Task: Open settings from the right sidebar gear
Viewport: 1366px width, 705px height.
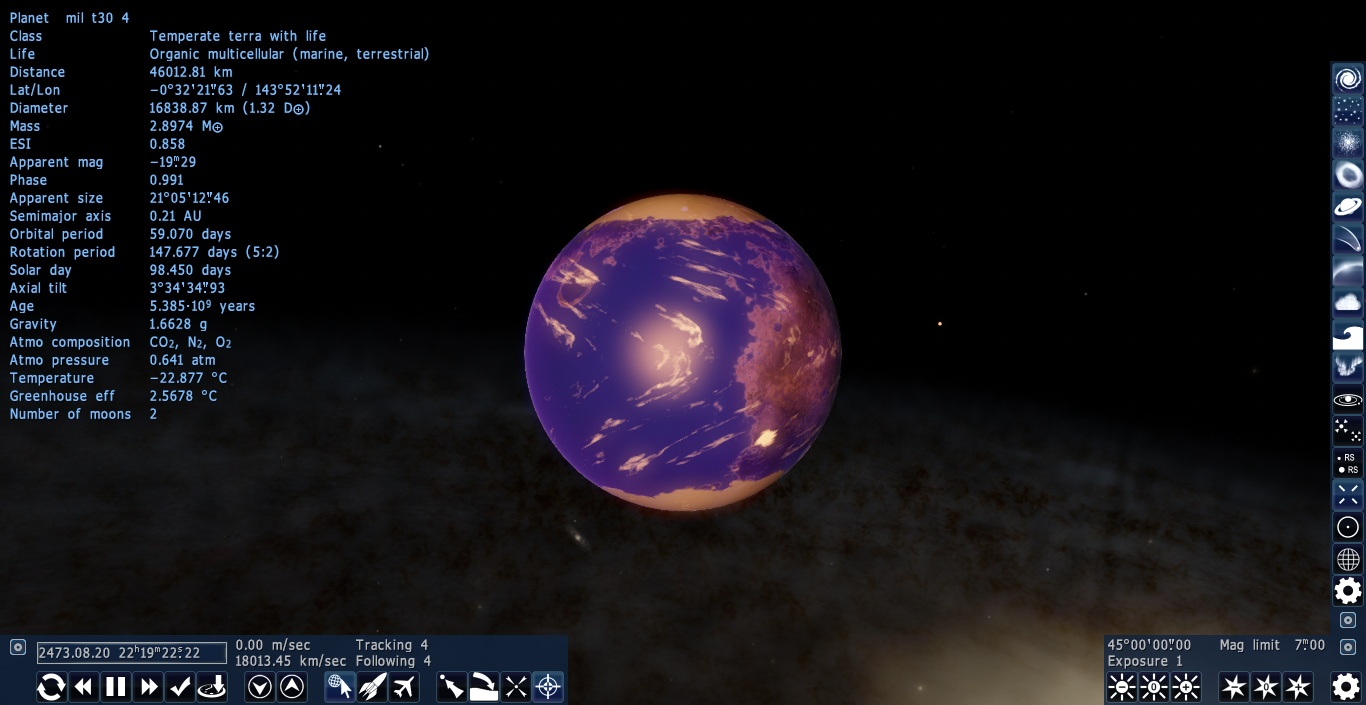Action: (x=1348, y=591)
